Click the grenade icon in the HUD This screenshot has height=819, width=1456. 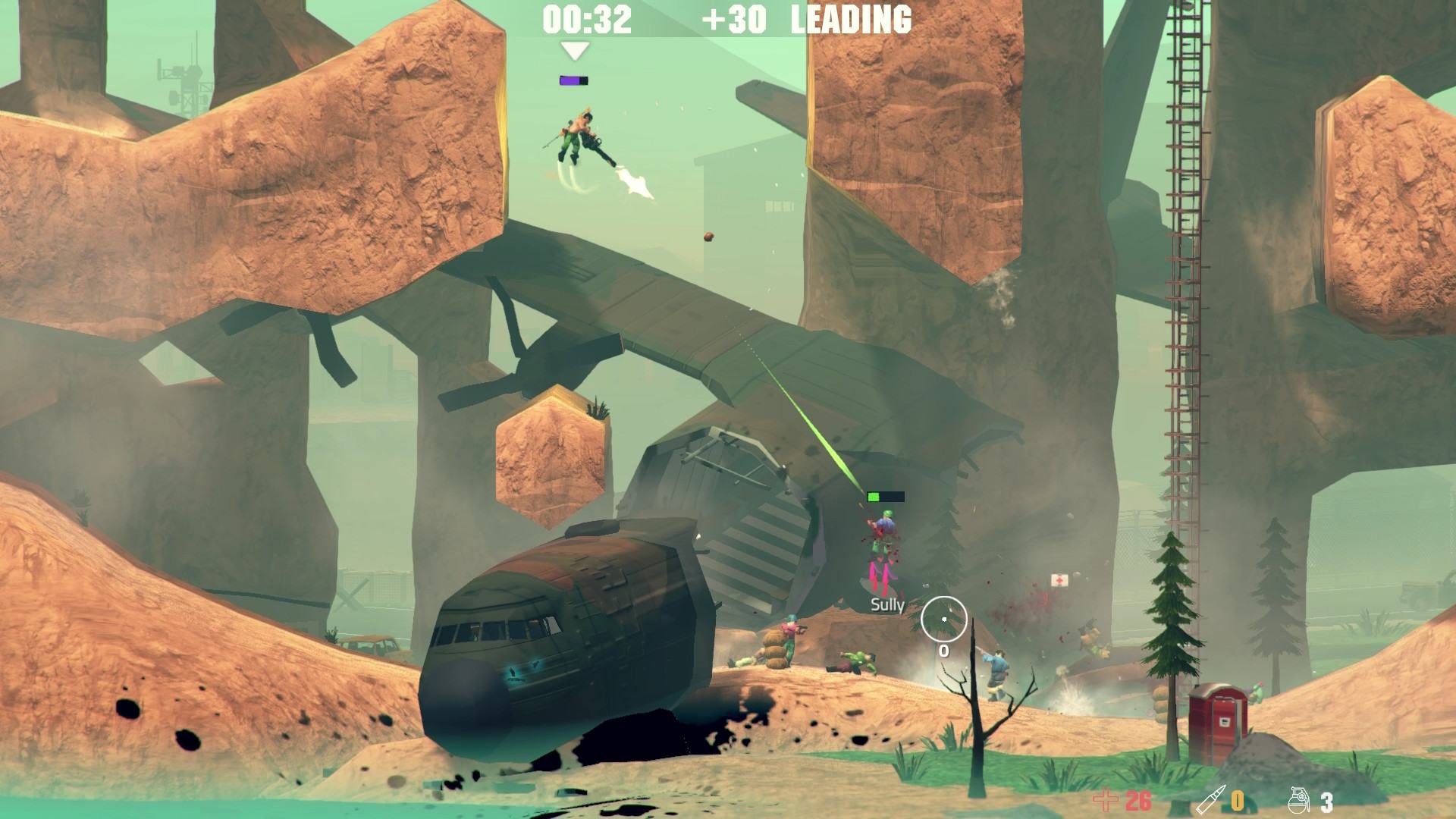tap(1300, 800)
